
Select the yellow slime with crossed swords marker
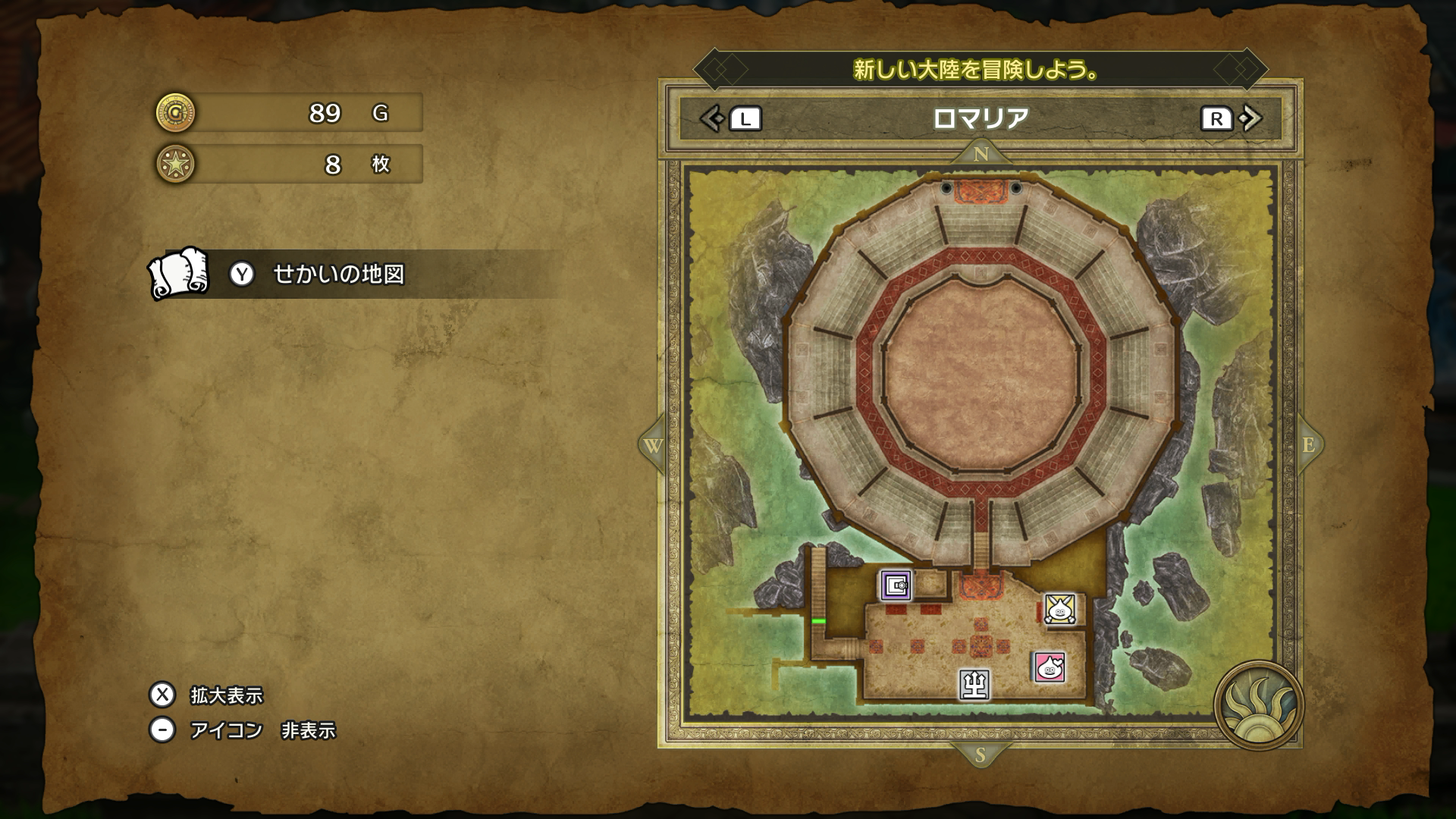(x=1059, y=608)
